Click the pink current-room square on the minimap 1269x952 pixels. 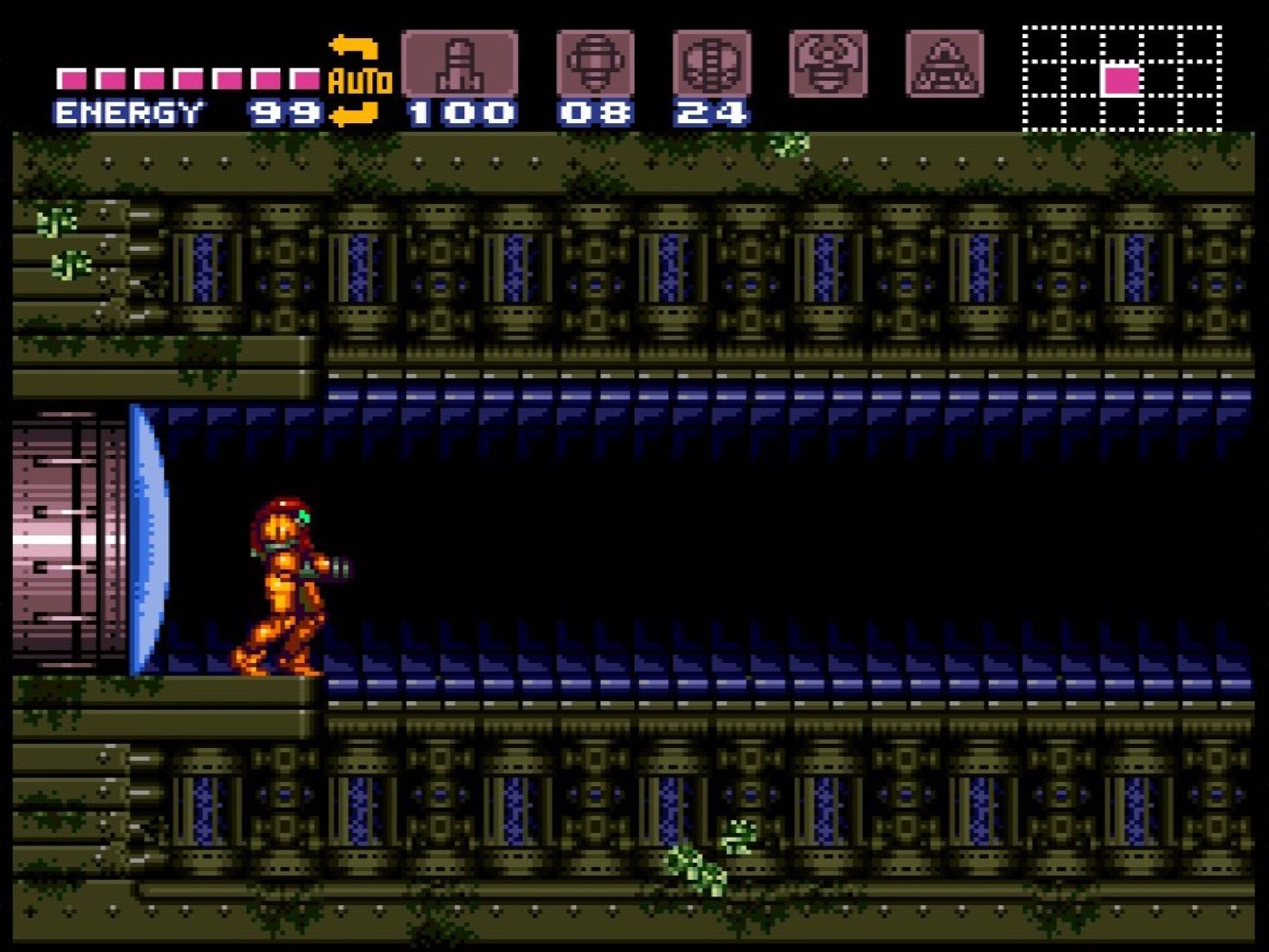(1120, 80)
